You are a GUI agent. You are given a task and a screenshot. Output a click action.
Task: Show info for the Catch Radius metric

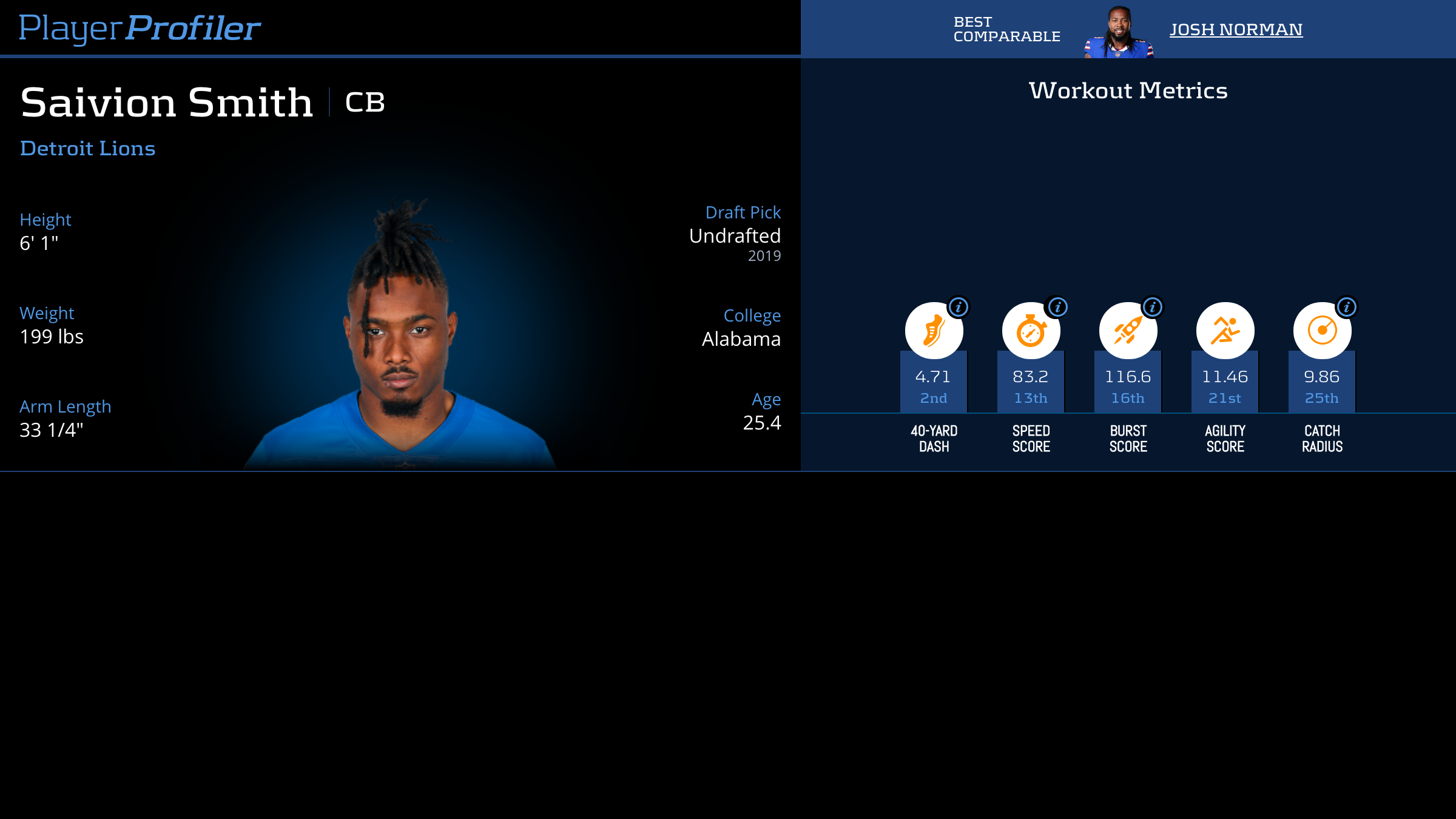pyautogui.click(x=1347, y=308)
